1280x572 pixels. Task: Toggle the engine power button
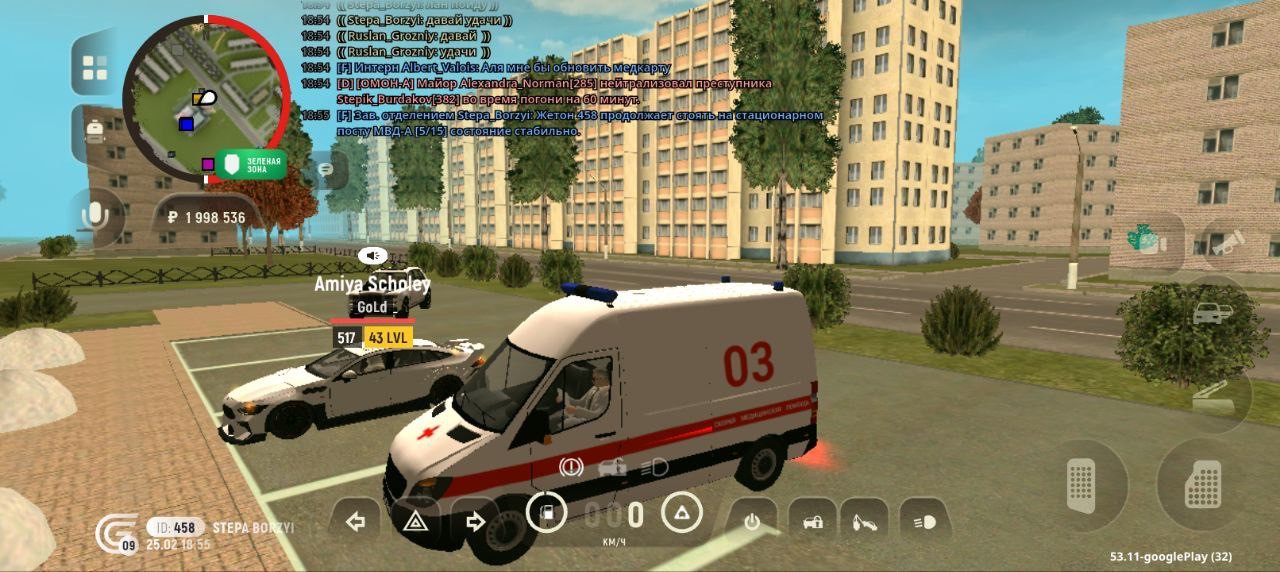752,521
